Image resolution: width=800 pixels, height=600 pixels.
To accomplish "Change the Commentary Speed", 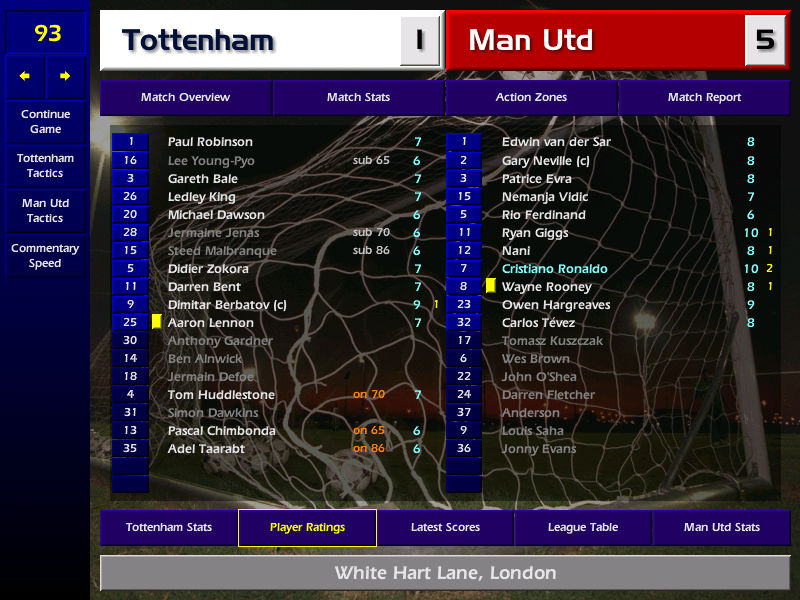I will pyautogui.click(x=45, y=256).
